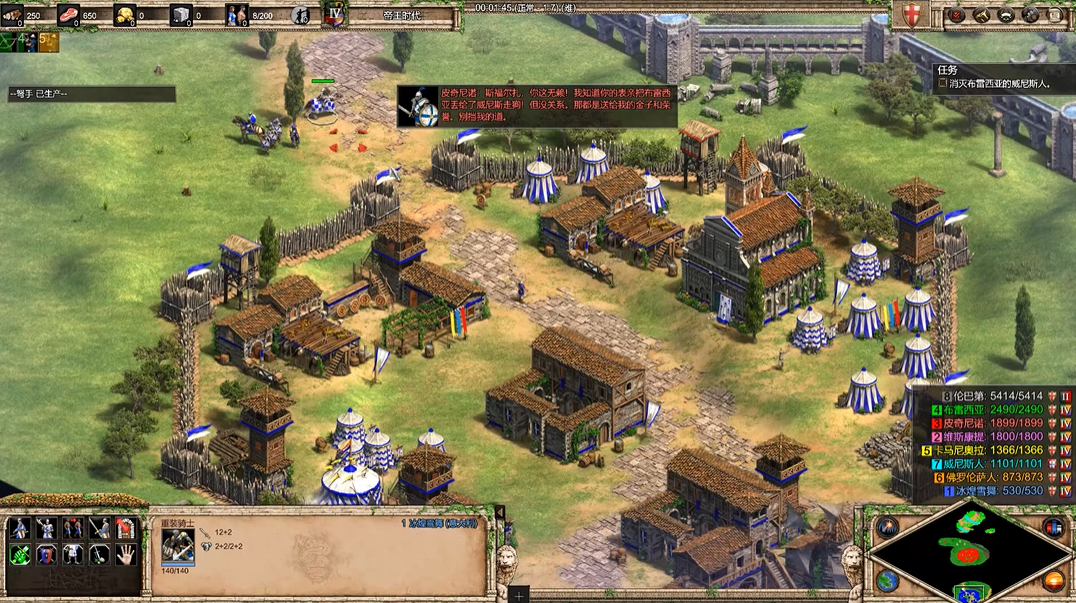Click the red cross shield civilization emblem
Viewport: 1076px width, 603px height.
pyautogui.click(x=911, y=15)
